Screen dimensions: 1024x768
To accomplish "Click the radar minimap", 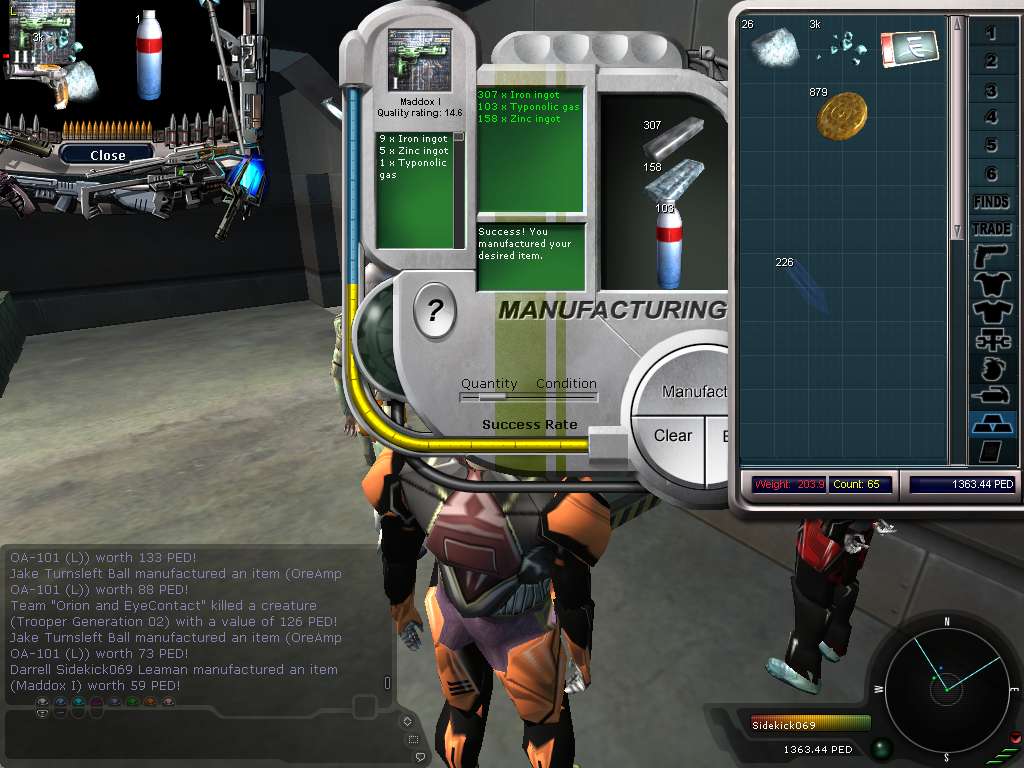I will coord(946,683).
